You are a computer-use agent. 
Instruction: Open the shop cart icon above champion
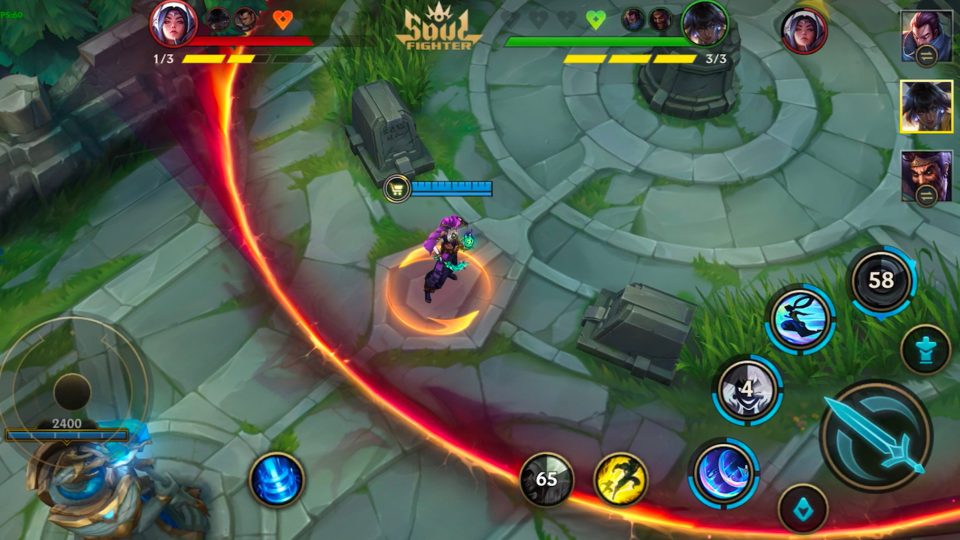click(x=396, y=187)
